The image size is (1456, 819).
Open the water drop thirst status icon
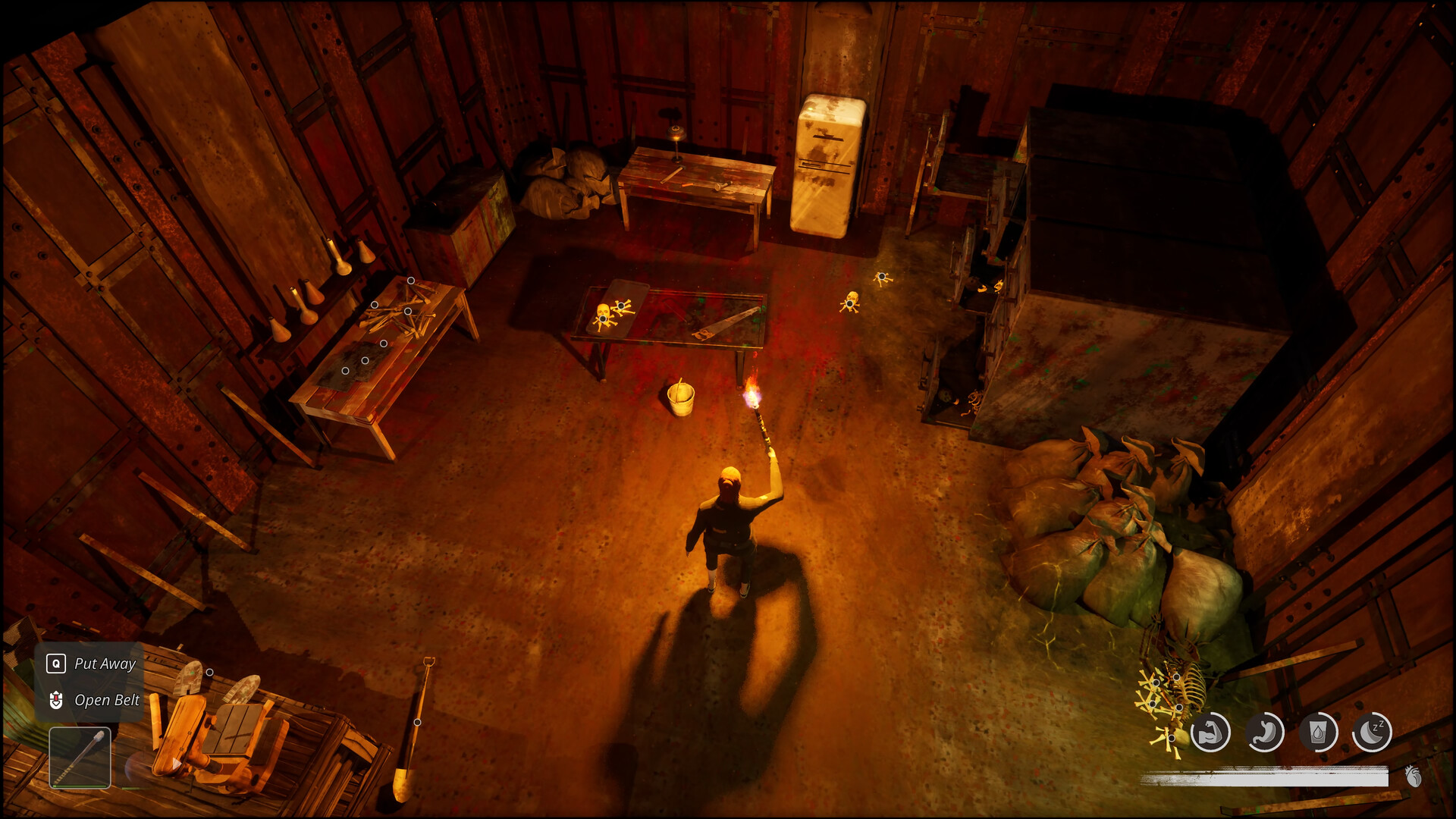point(1319,733)
